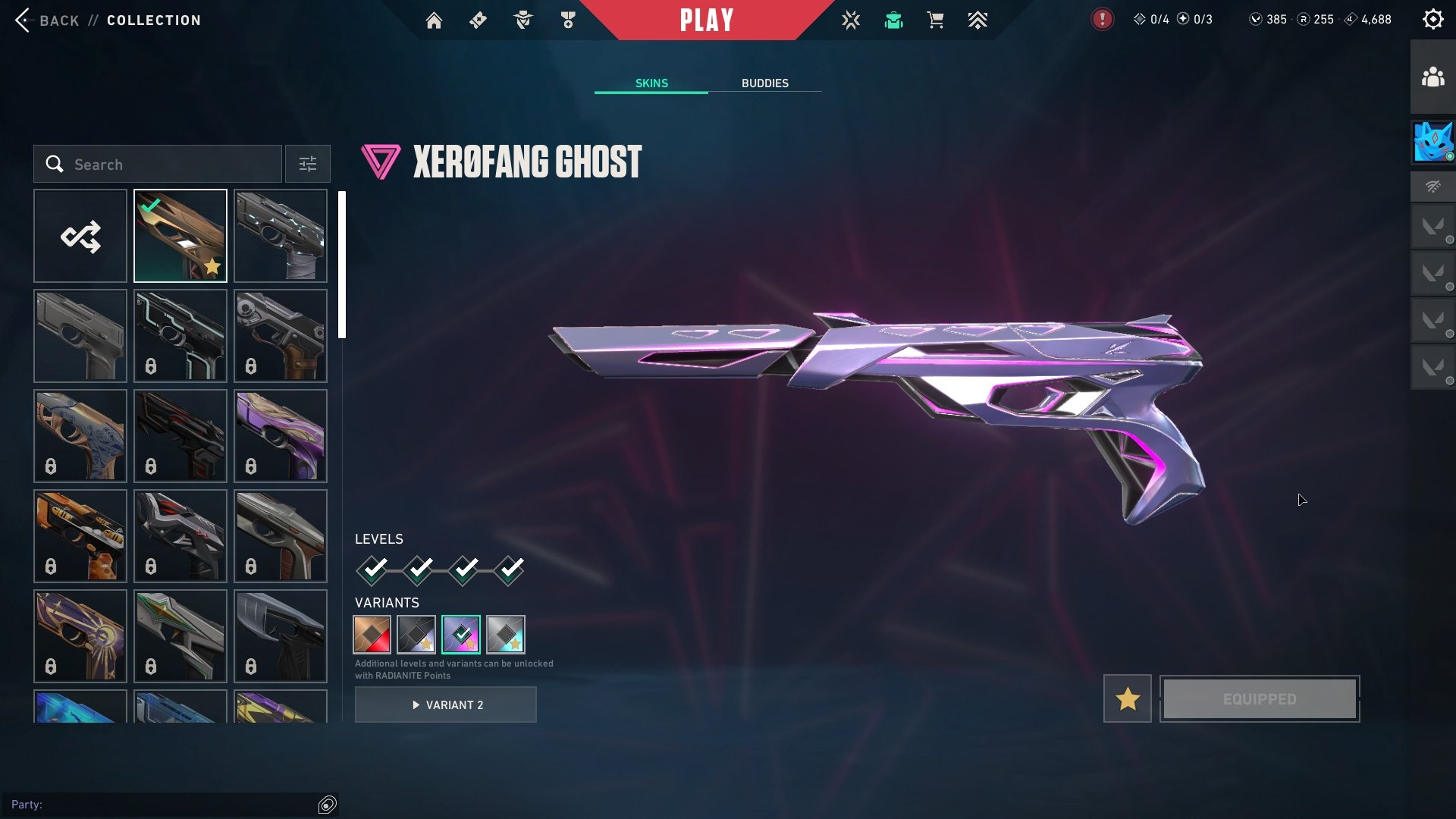Select the locked purple-gold Ghost skin

(x=281, y=436)
